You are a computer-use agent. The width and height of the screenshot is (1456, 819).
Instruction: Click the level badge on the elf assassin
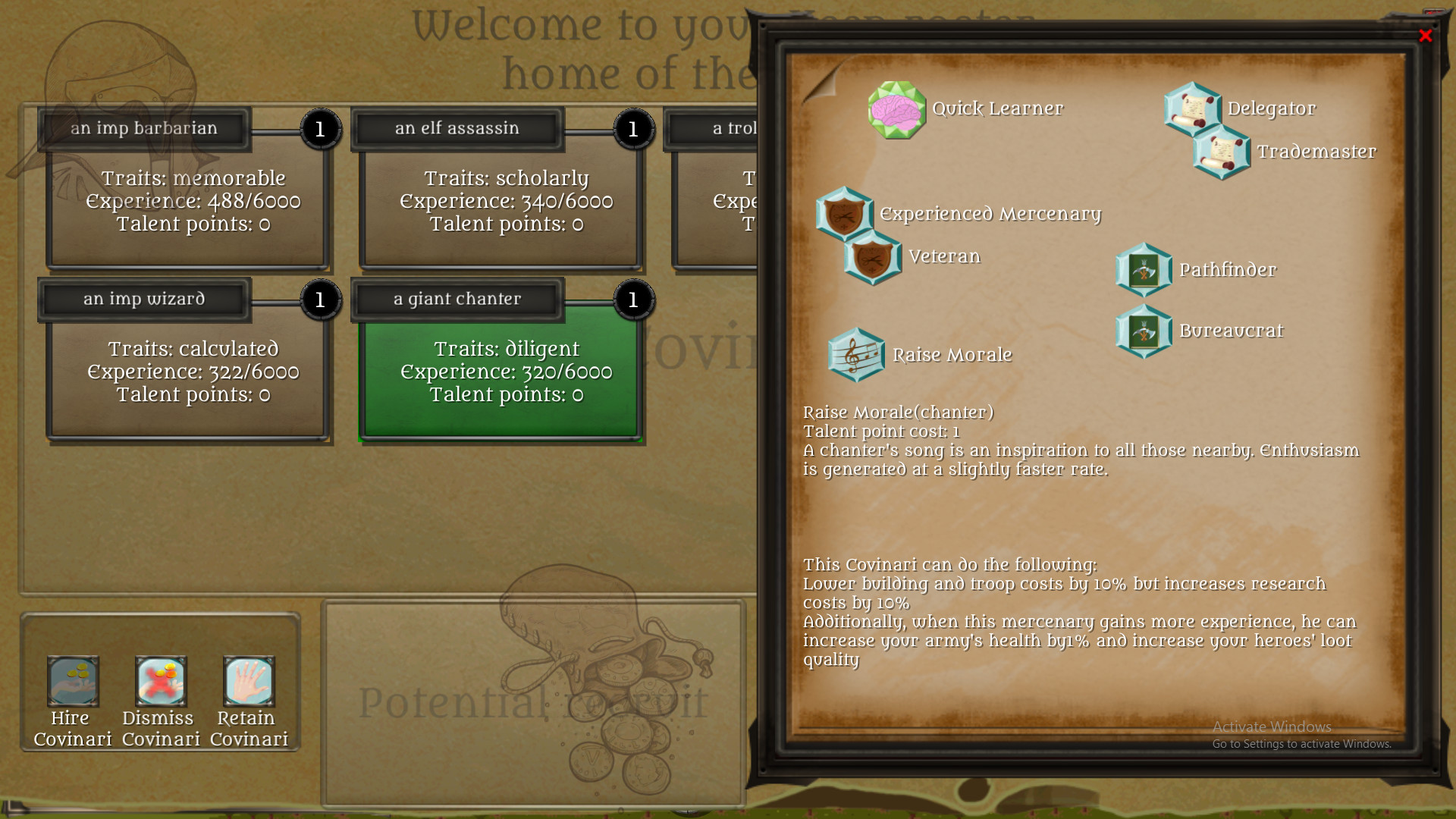click(x=633, y=129)
